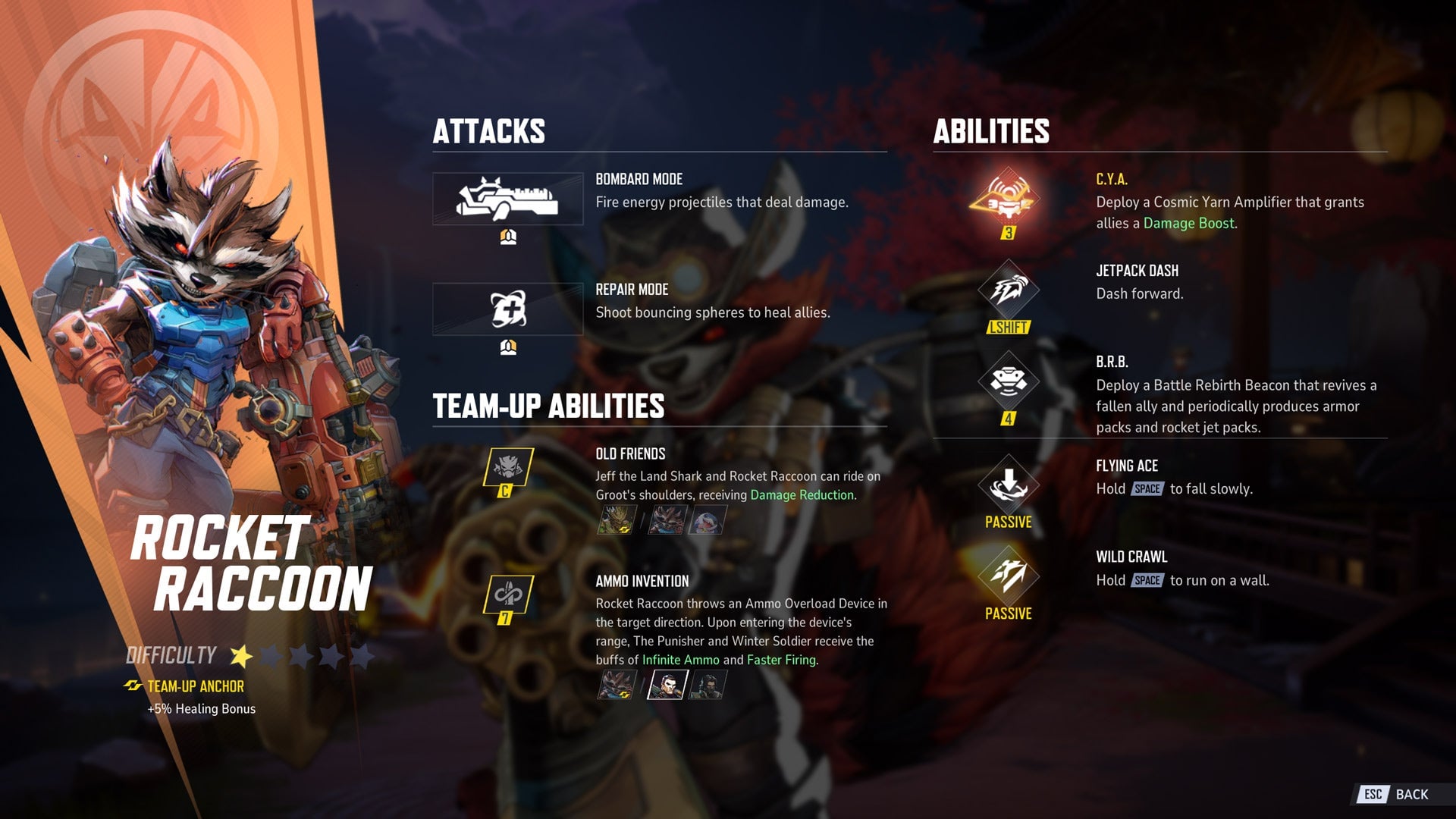
Task: Click the Repair Mode attack icon
Action: (507, 309)
